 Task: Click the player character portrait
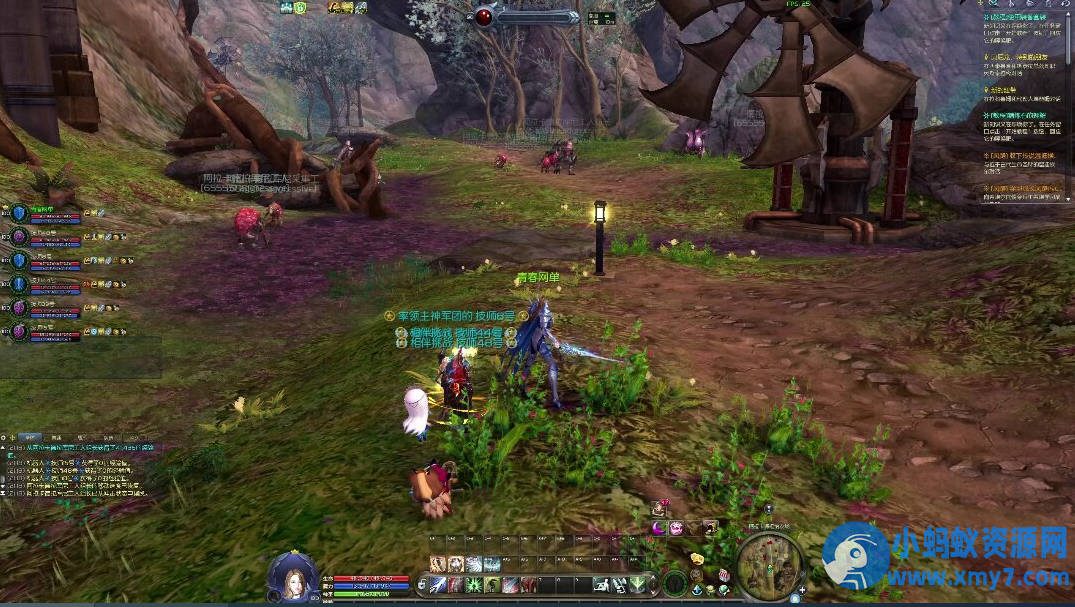pos(293,579)
